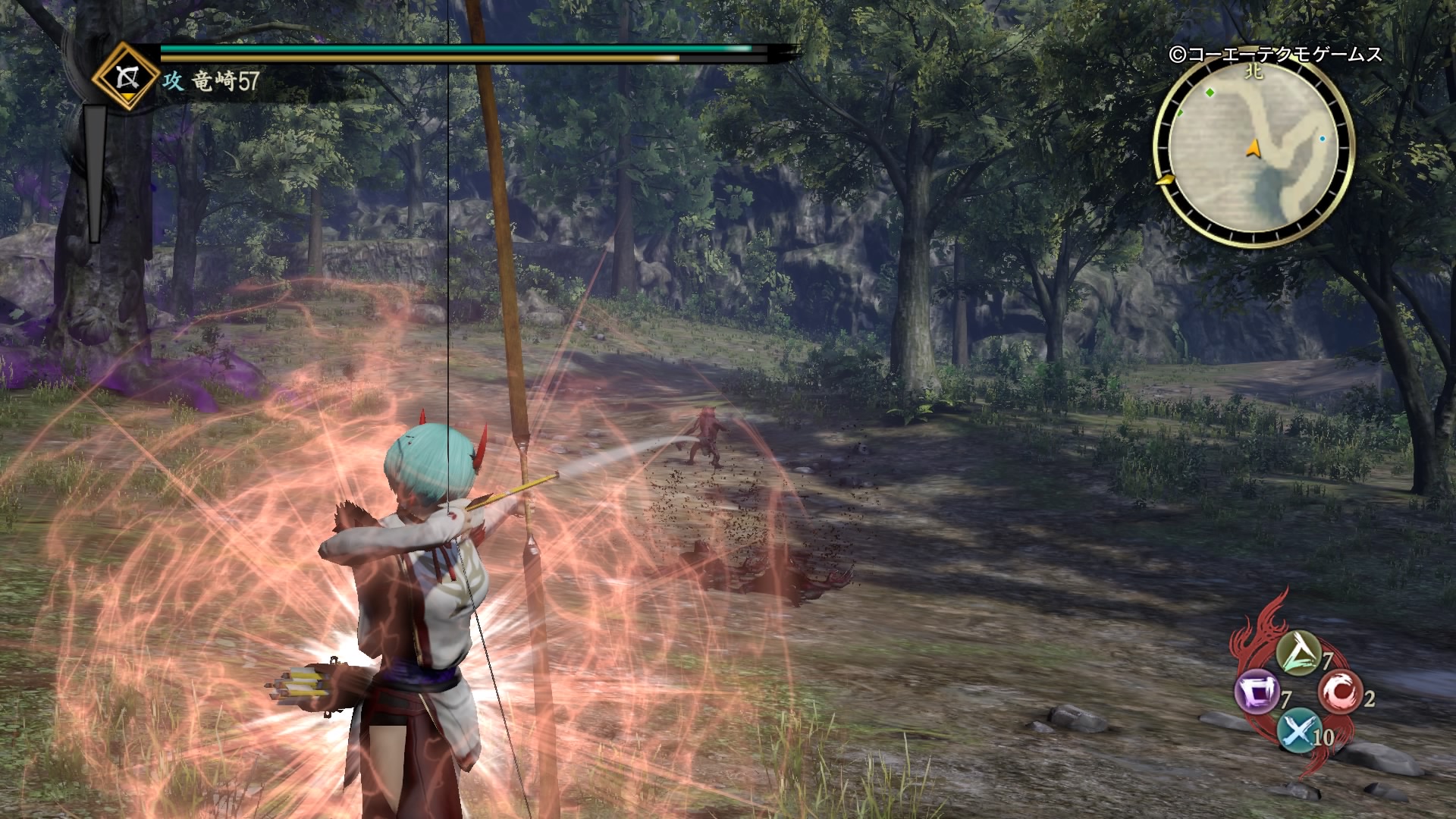Click the black tip at the health bar's end
1456x819 pixels.
tap(781, 52)
